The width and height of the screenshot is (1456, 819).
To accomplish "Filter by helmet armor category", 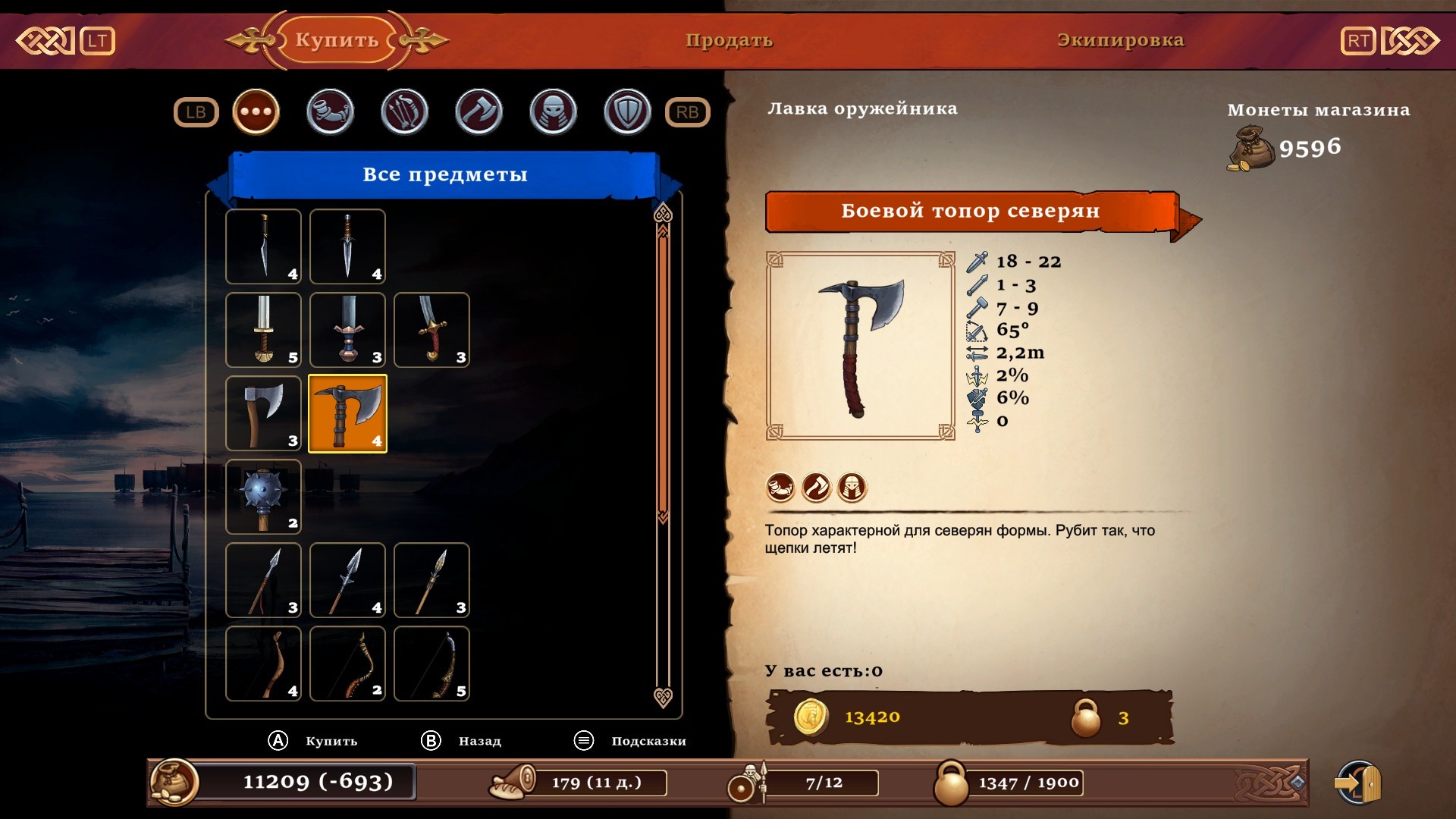I will (553, 112).
